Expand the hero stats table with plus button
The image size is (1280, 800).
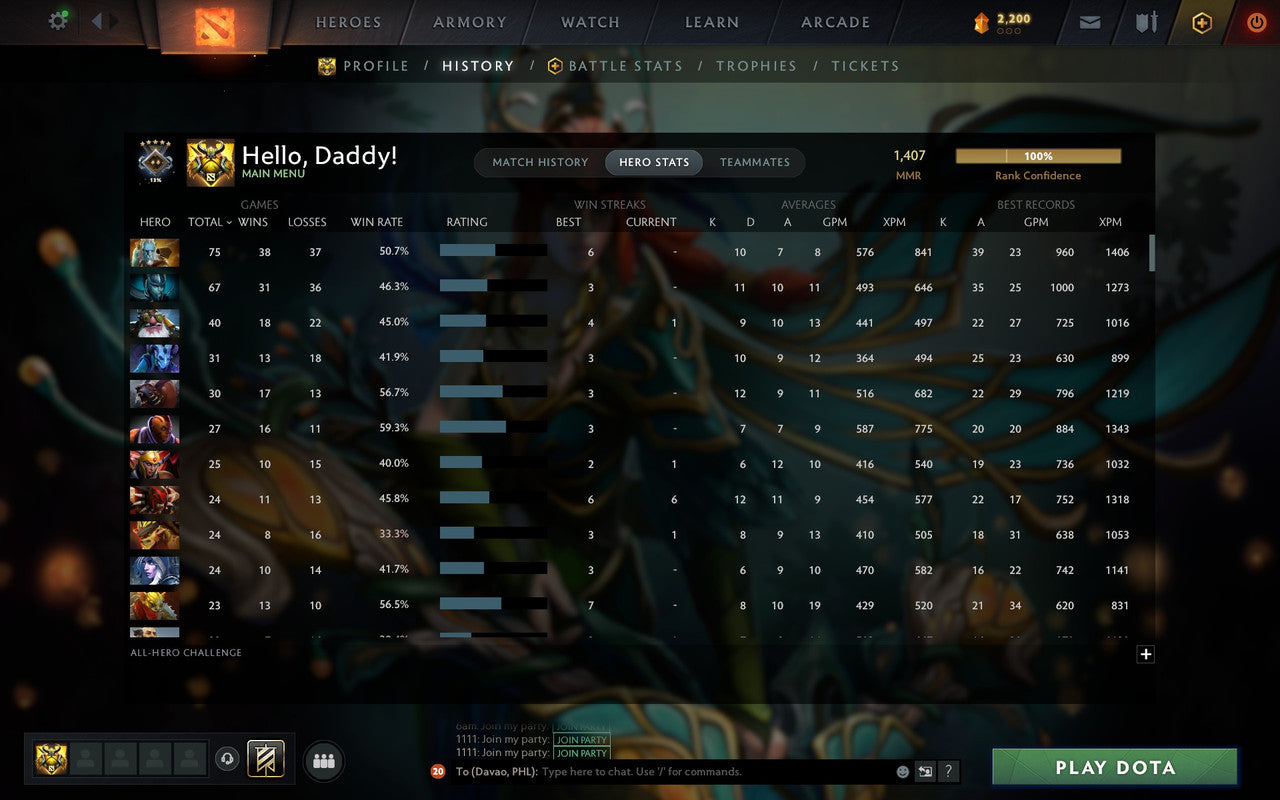click(x=1145, y=654)
